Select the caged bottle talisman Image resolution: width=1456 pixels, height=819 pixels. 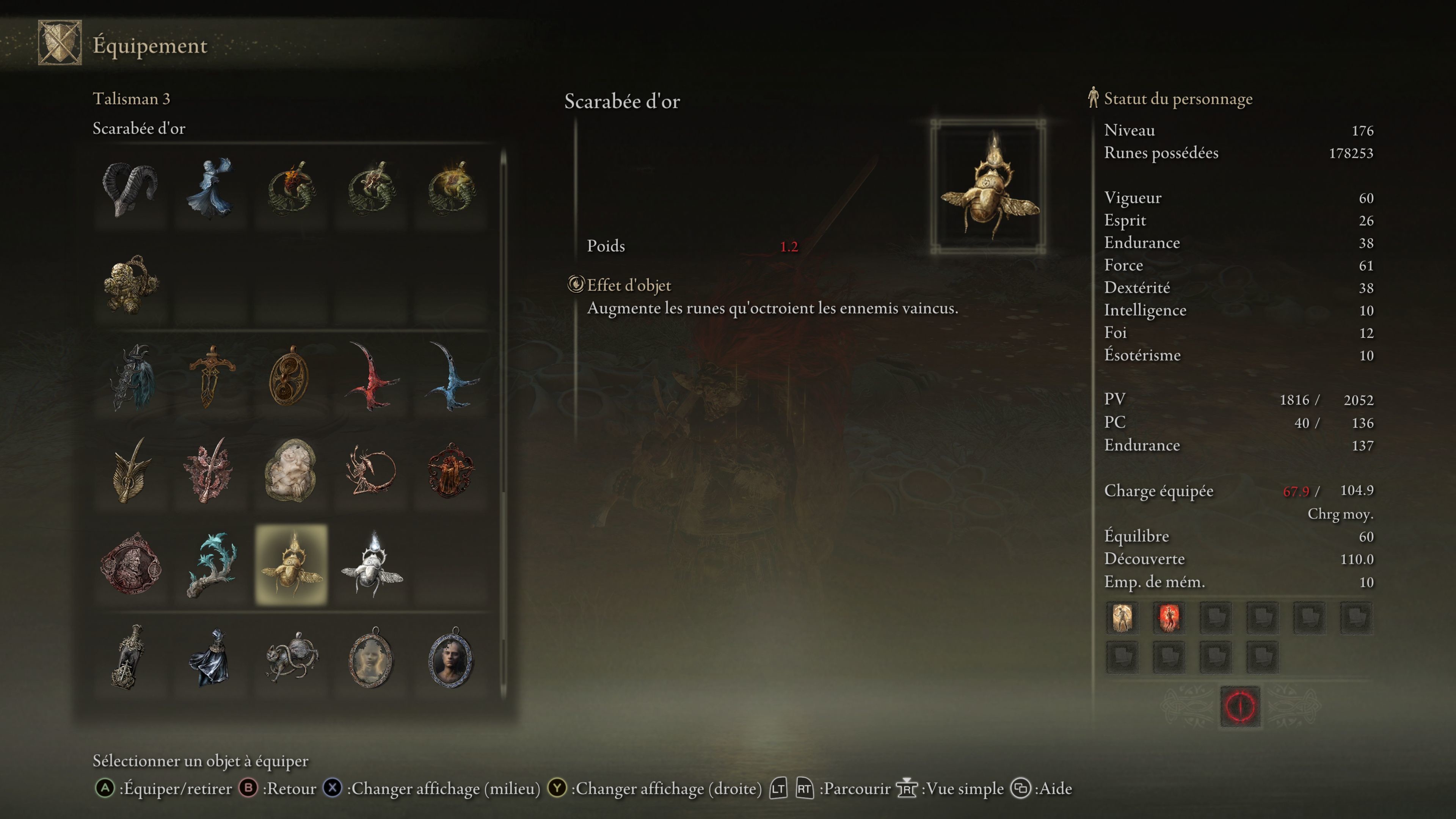pyautogui.click(x=130, y=657)
